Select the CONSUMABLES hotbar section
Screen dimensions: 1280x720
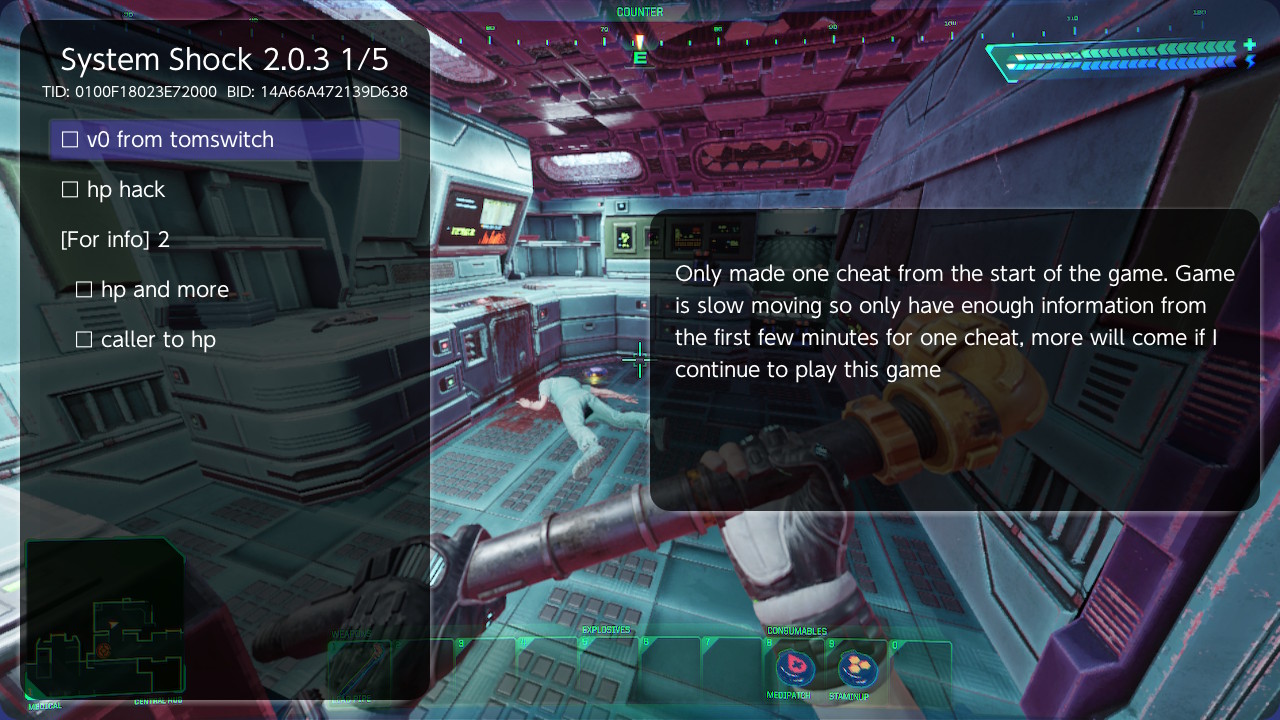pyautogui.click(x=797, y=631)
